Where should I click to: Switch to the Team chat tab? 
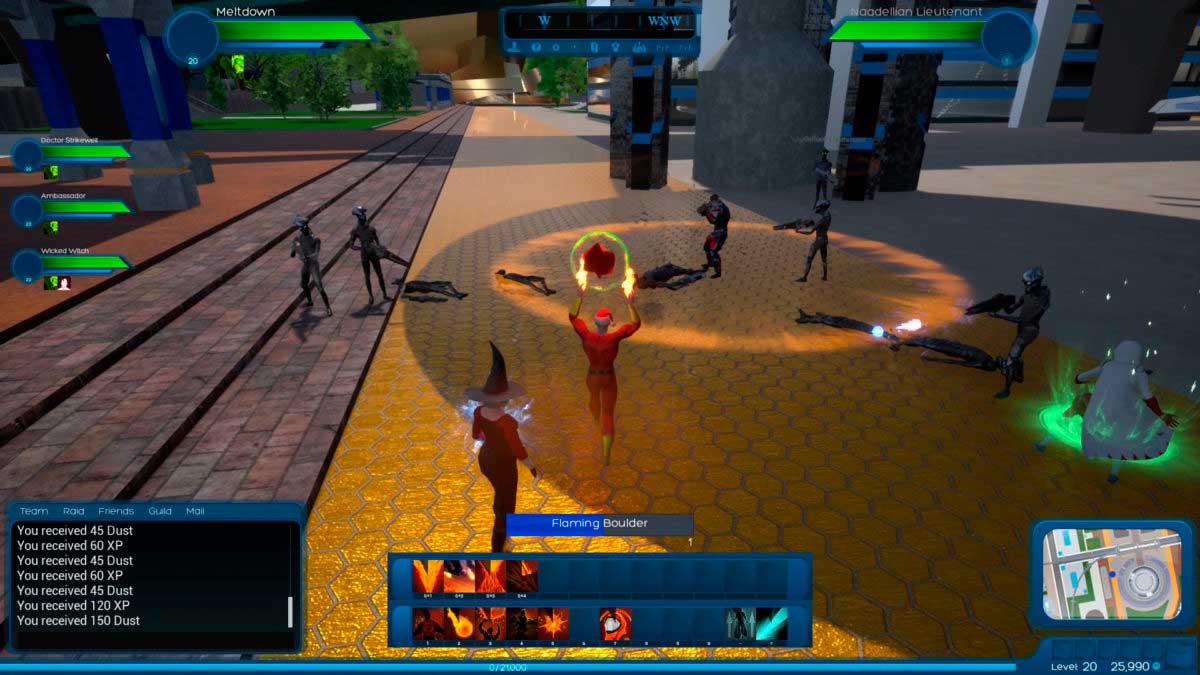(x=34, y=511)
